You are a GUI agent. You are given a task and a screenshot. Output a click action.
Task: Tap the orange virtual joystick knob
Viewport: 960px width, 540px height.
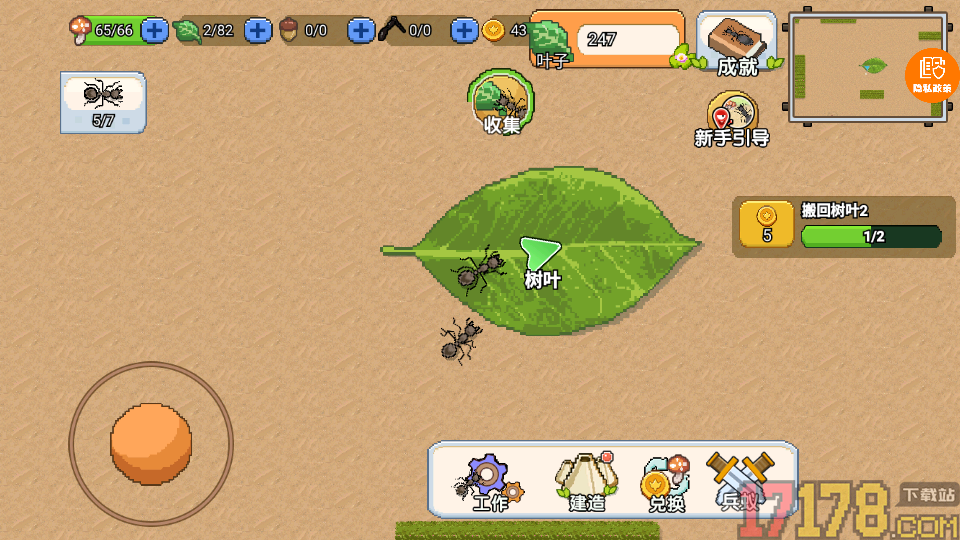click(x=151, y=443)
